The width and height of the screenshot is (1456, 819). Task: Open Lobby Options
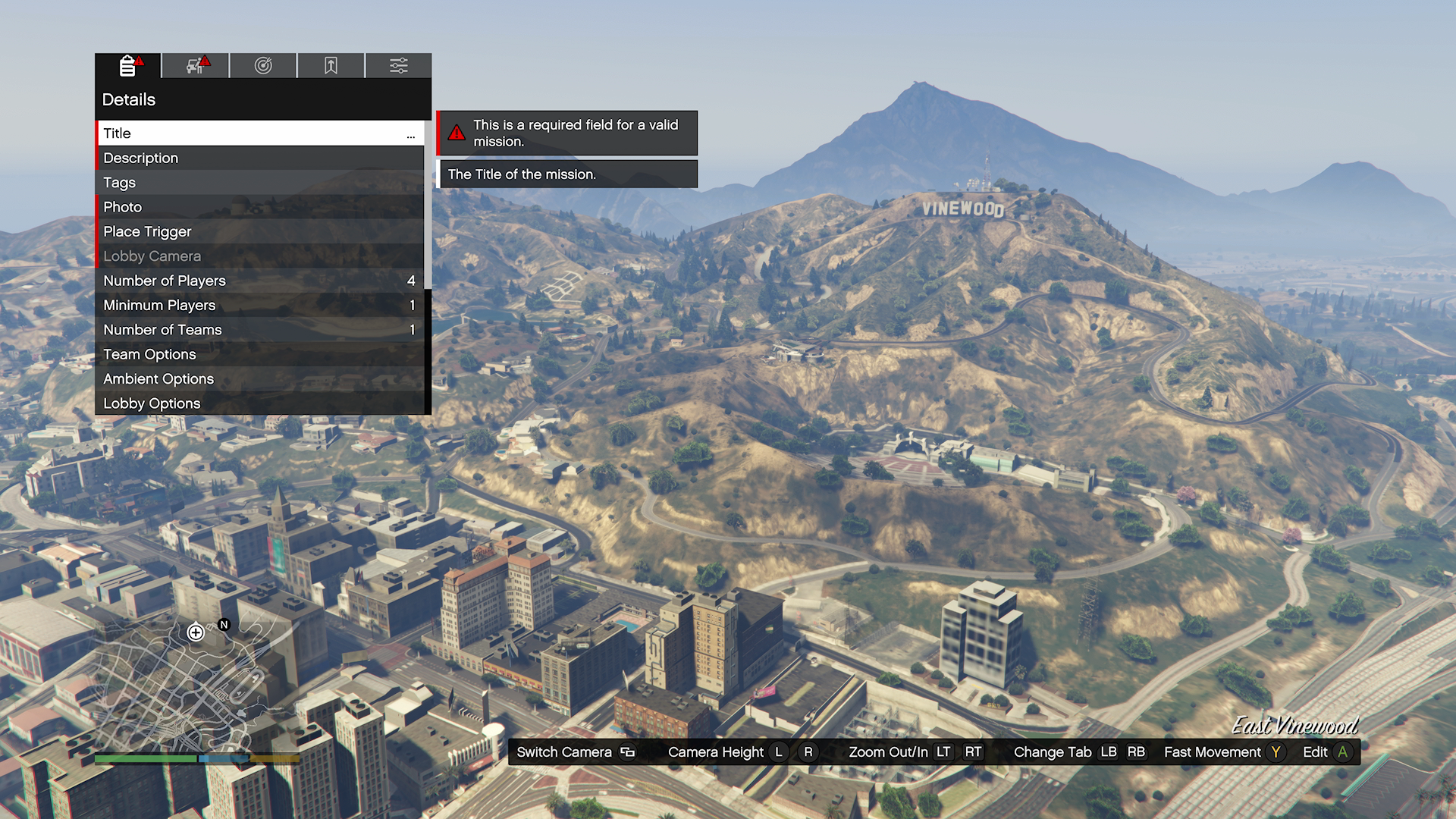(259, 403)
